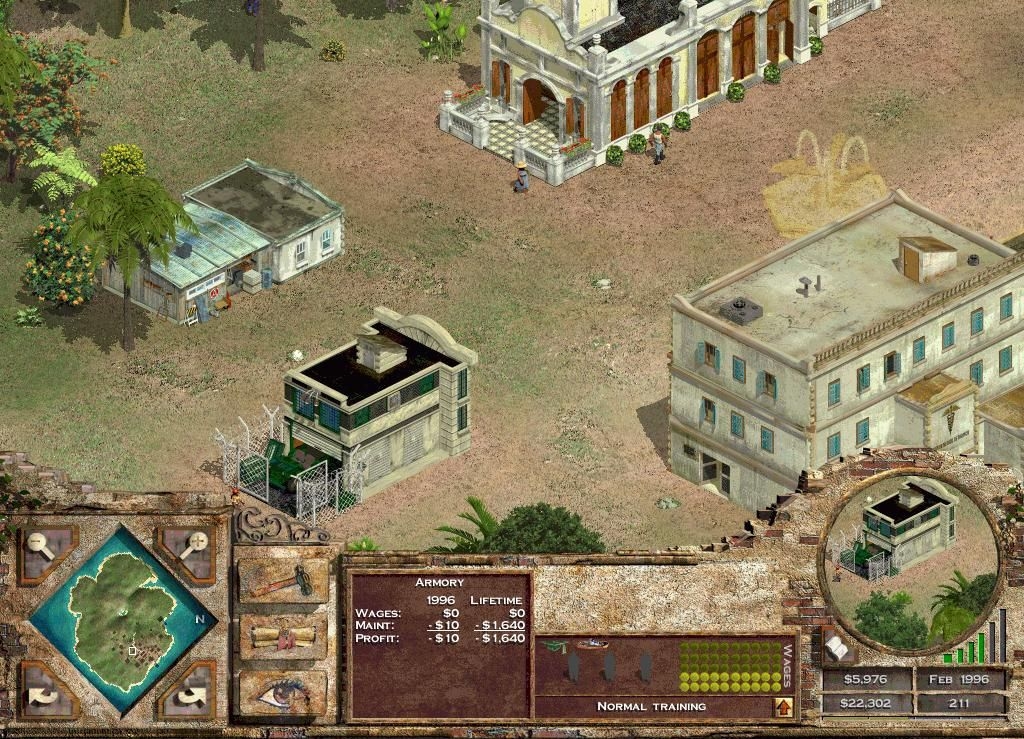This screenshot has width=1024, height=739.
Task: Open the build menu with the hammer button
Action: 283,580
